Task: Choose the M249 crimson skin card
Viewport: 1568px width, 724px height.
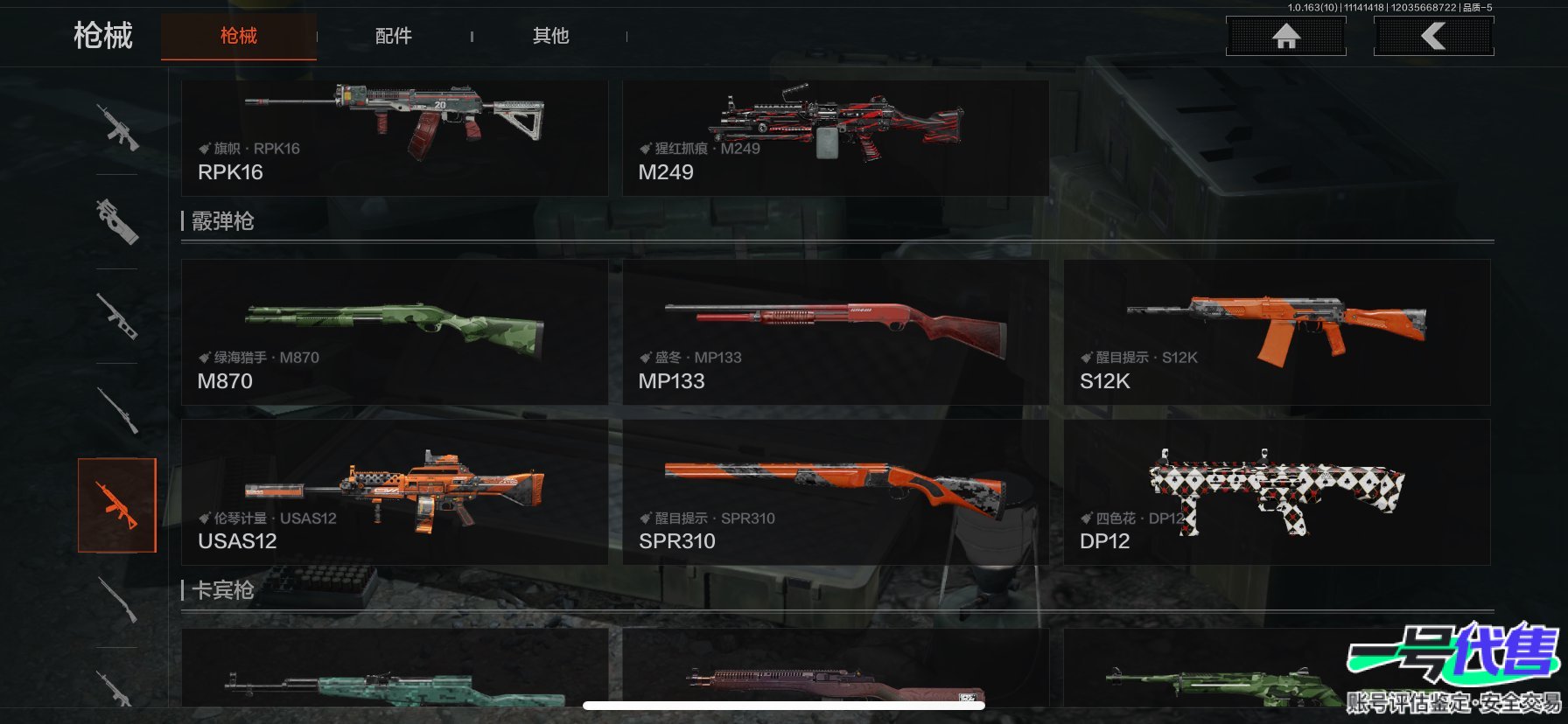Action: (835, 137)
